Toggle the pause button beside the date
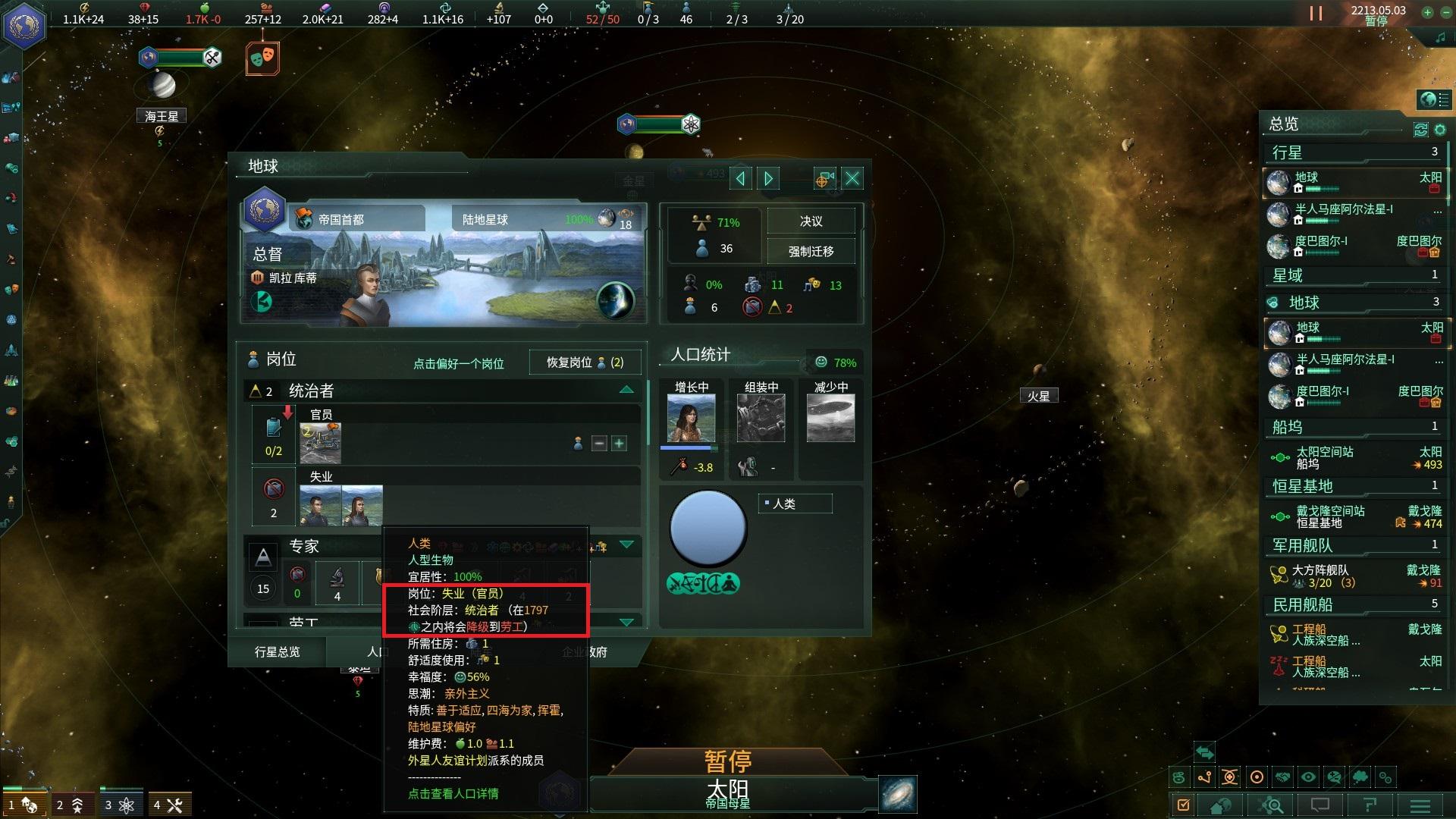Image resolution: width=1456 pixels, height=819 pixels. [x=1316, y=14]
